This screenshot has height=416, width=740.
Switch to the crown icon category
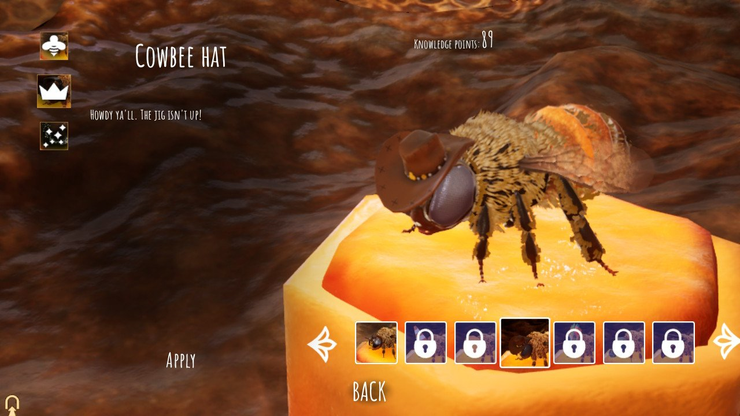coord(54,91)
